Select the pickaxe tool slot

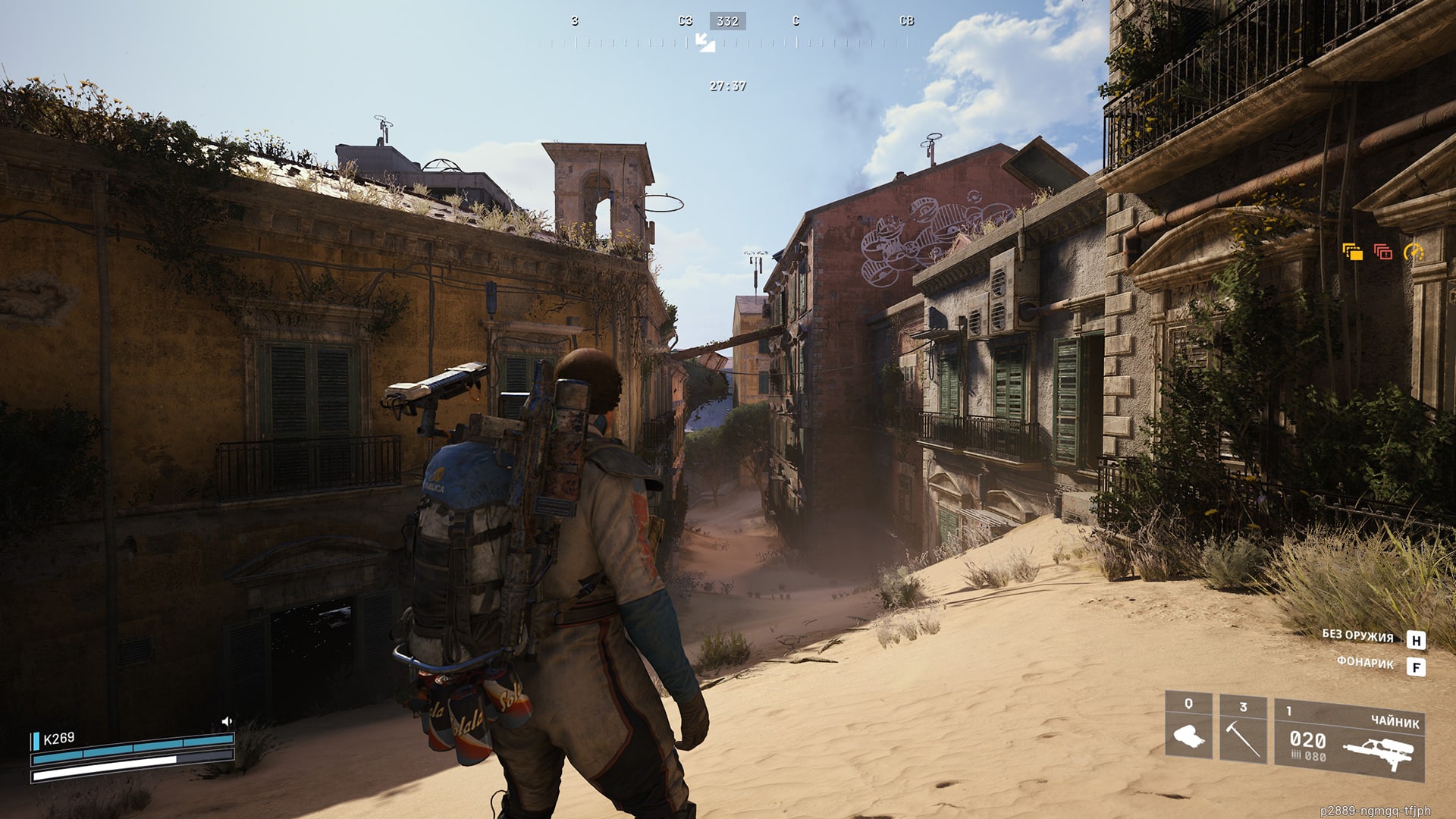tap(1243, 729)
